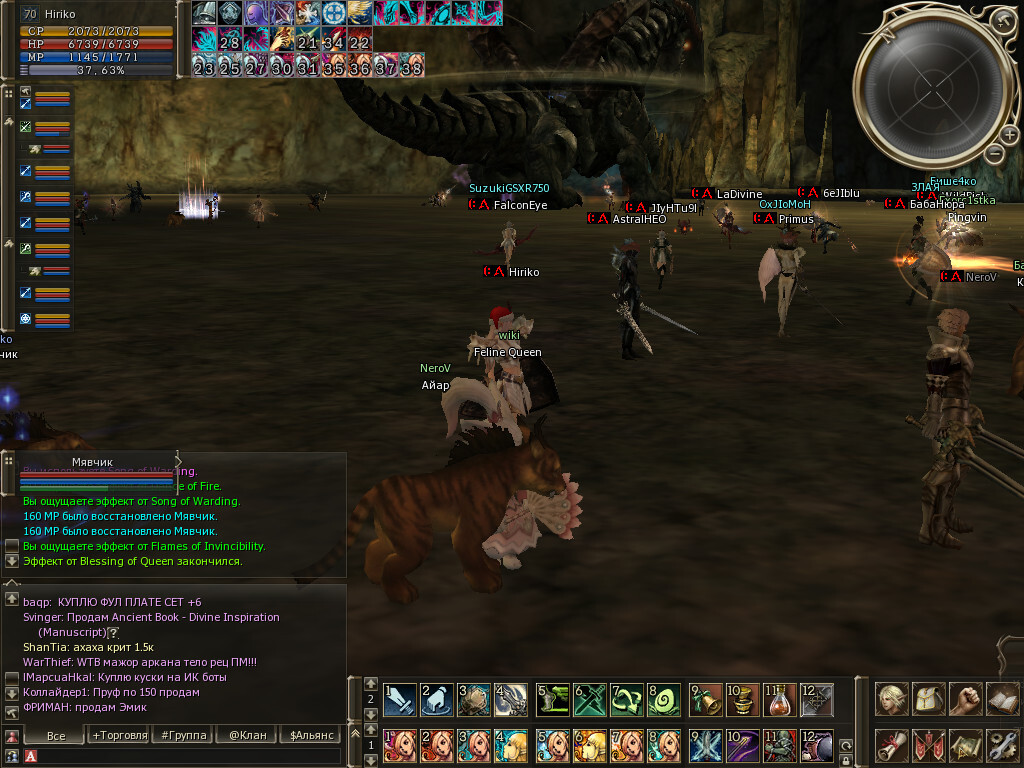Open the quest scroll icon
This screenshot has height=768, width=1024.
[892, 745]
